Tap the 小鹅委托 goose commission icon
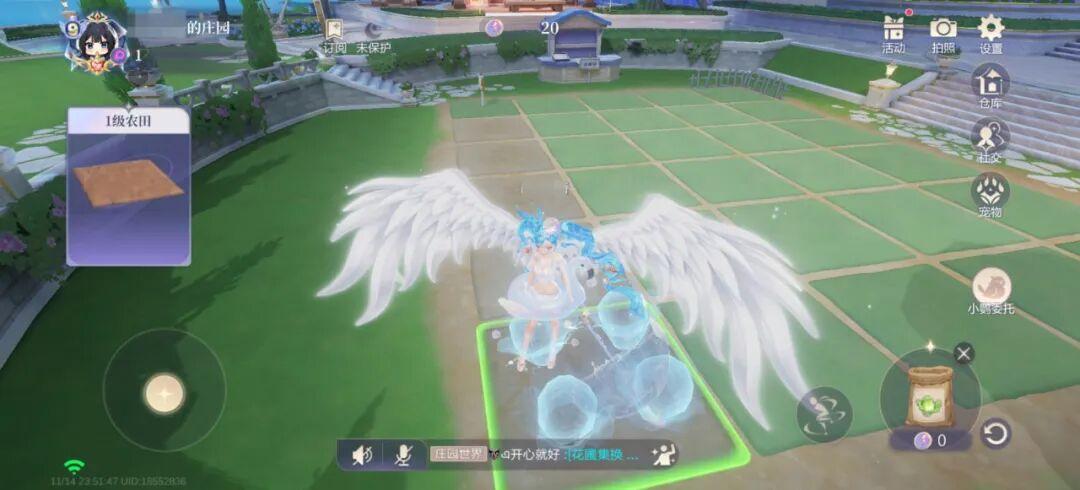Screen dimensions: 1080x490 (x=990, y=287)
